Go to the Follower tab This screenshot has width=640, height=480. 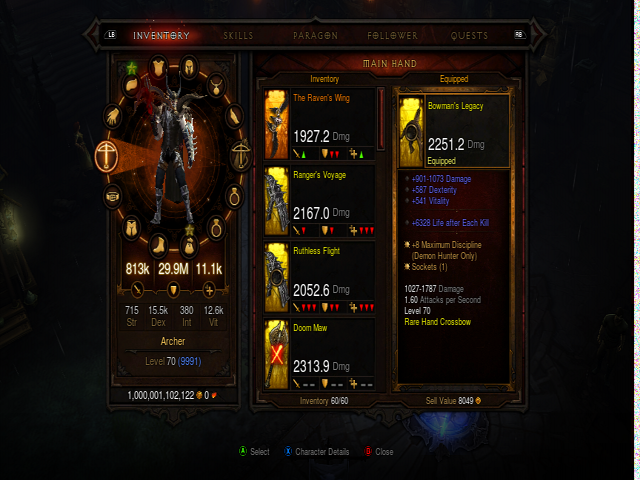pyautogui.click(x=392, y=35)
